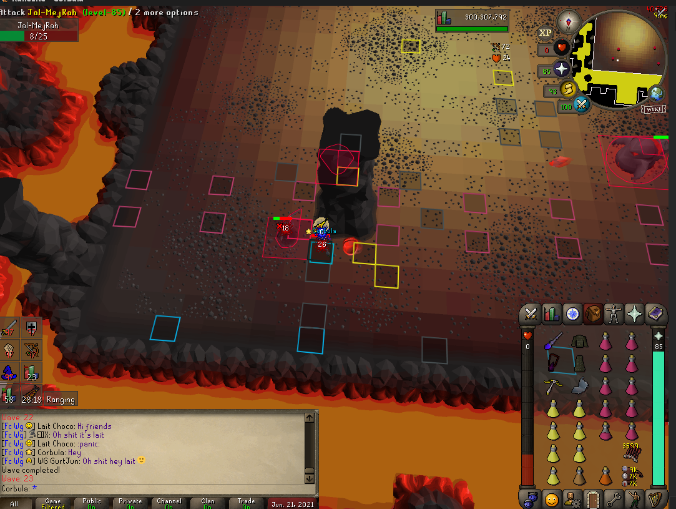Screen dimensions: 676x509
Task: Open the Logout door tab
Action: (592, 498)
